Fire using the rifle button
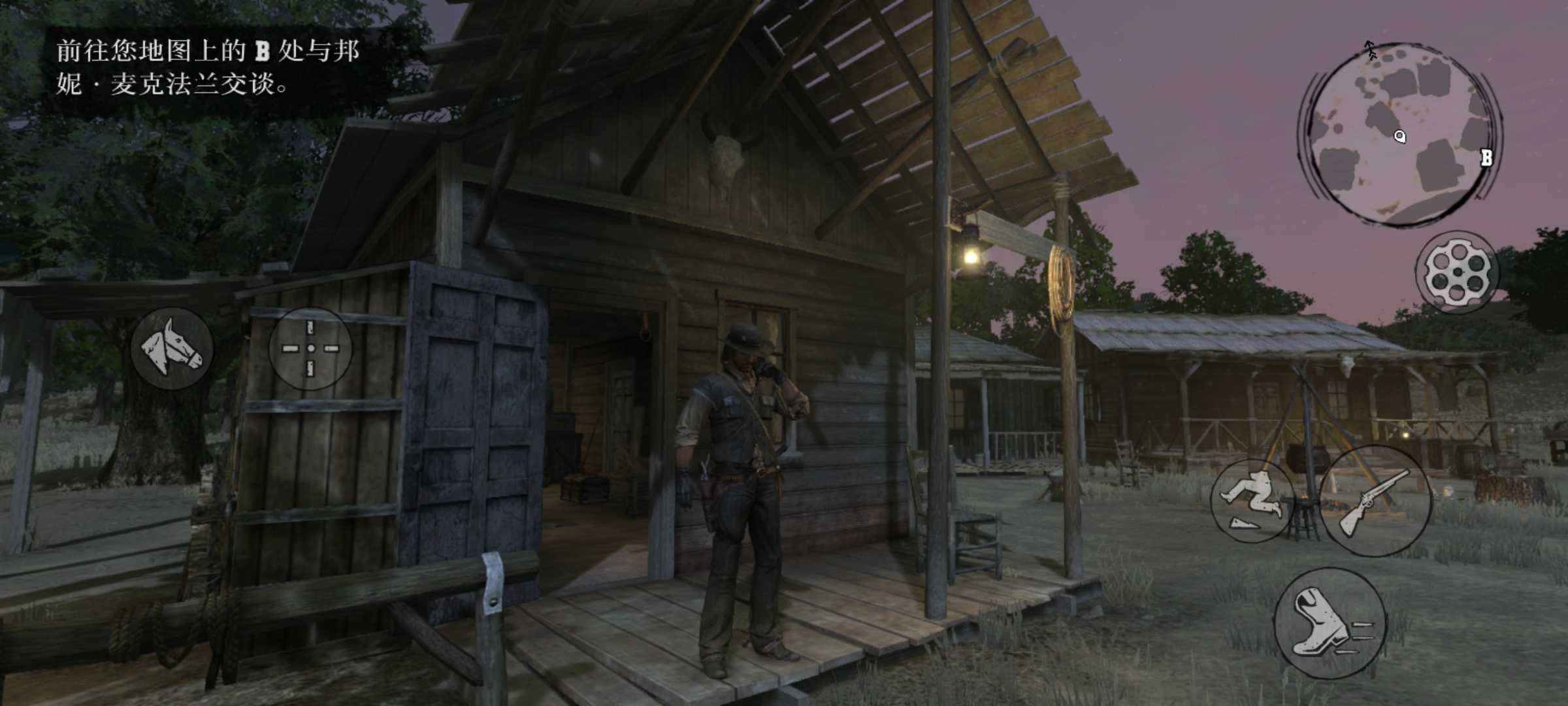1568x706 pixels. click(x=1375, y=501)
